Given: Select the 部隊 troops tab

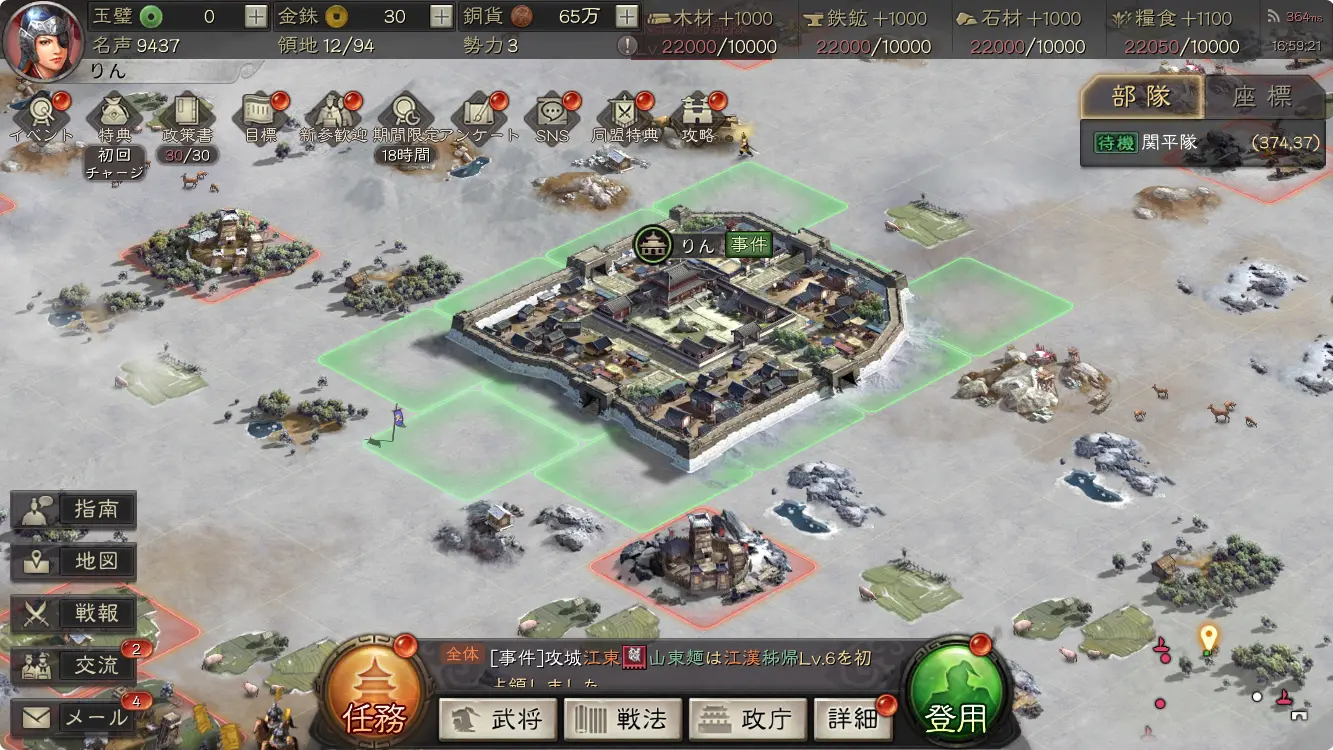Looking at the screenshot, I should click(x=1141, y=97).
